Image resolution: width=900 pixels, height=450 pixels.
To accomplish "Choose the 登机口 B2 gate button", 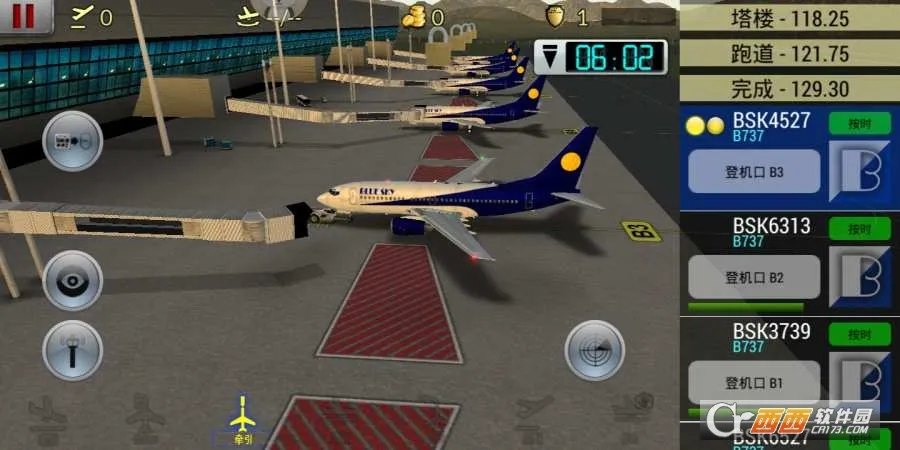I will click(754, 277).
